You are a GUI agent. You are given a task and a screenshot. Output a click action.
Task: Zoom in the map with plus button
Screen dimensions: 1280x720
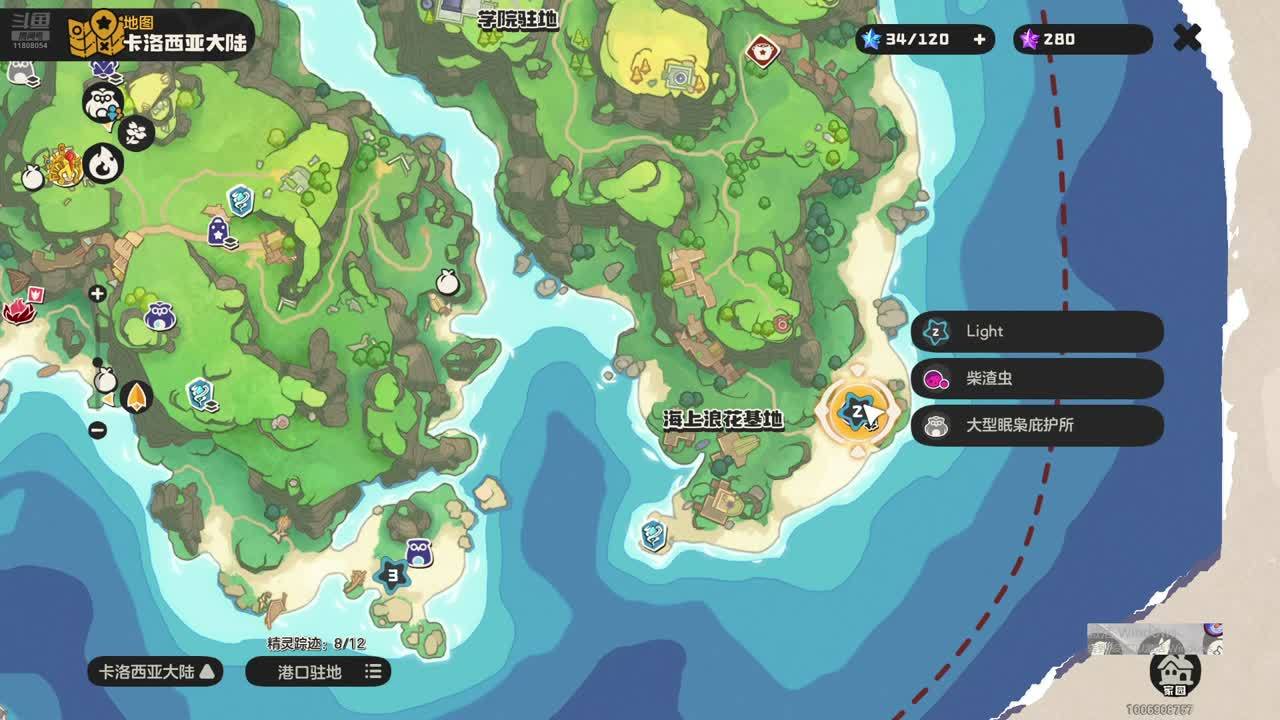click(97, 293)
